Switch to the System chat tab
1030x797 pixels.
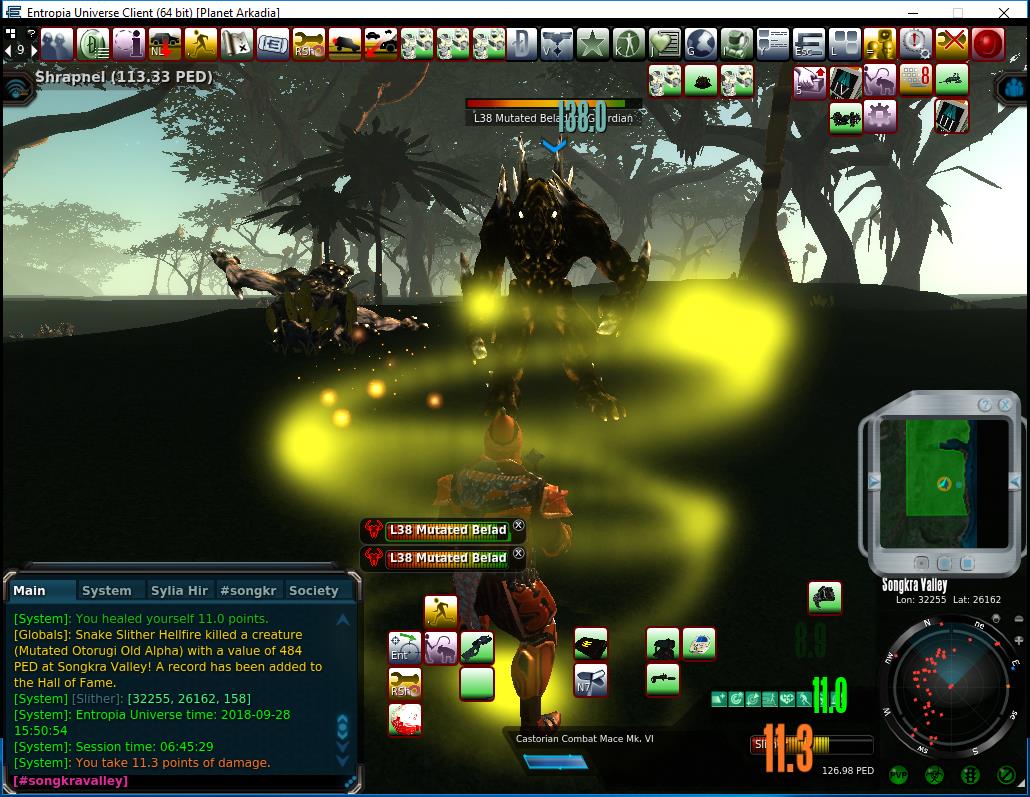pos(107,590)
